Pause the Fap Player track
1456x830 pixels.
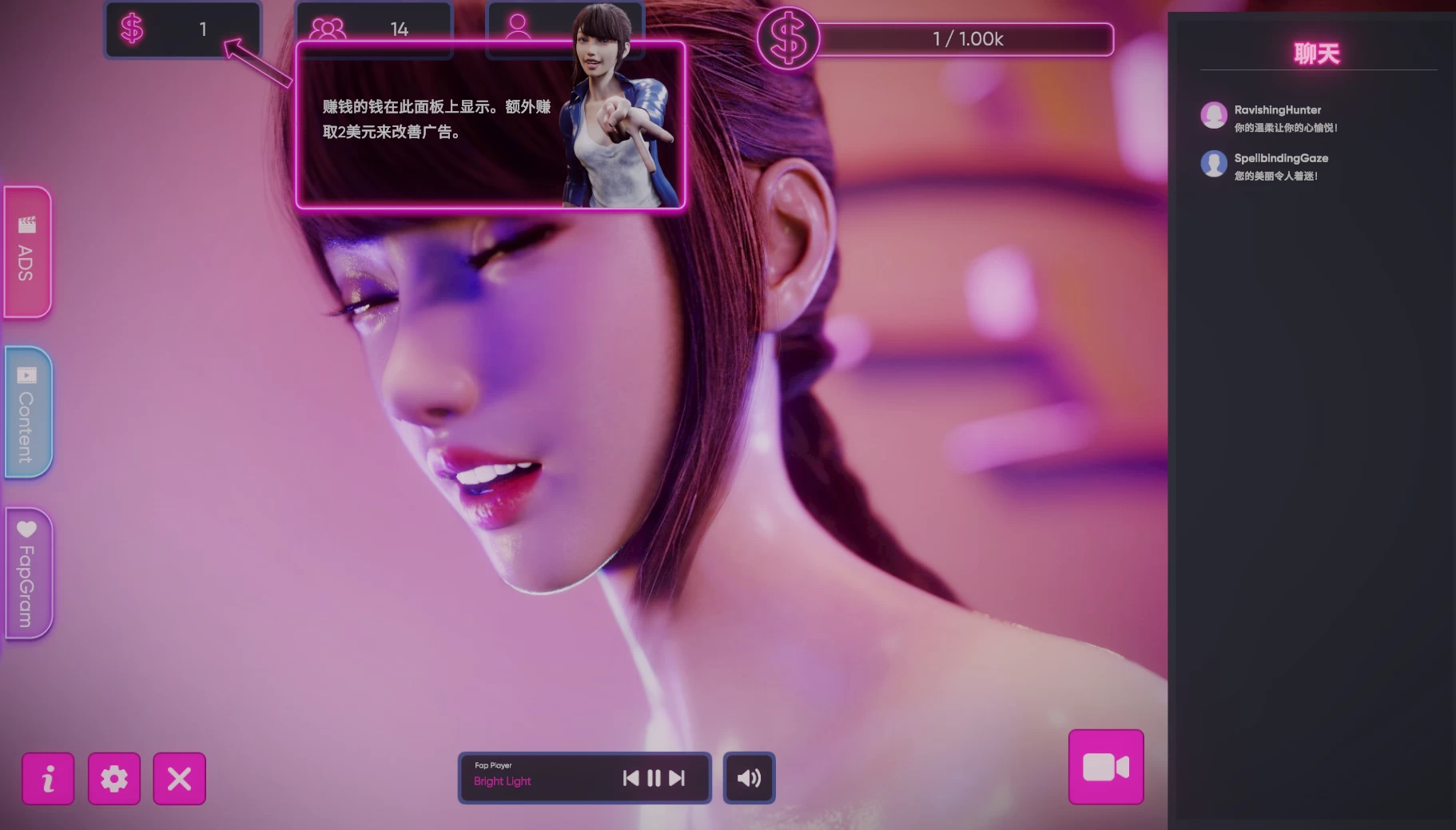pyautogui.click(x=654, y=777)
